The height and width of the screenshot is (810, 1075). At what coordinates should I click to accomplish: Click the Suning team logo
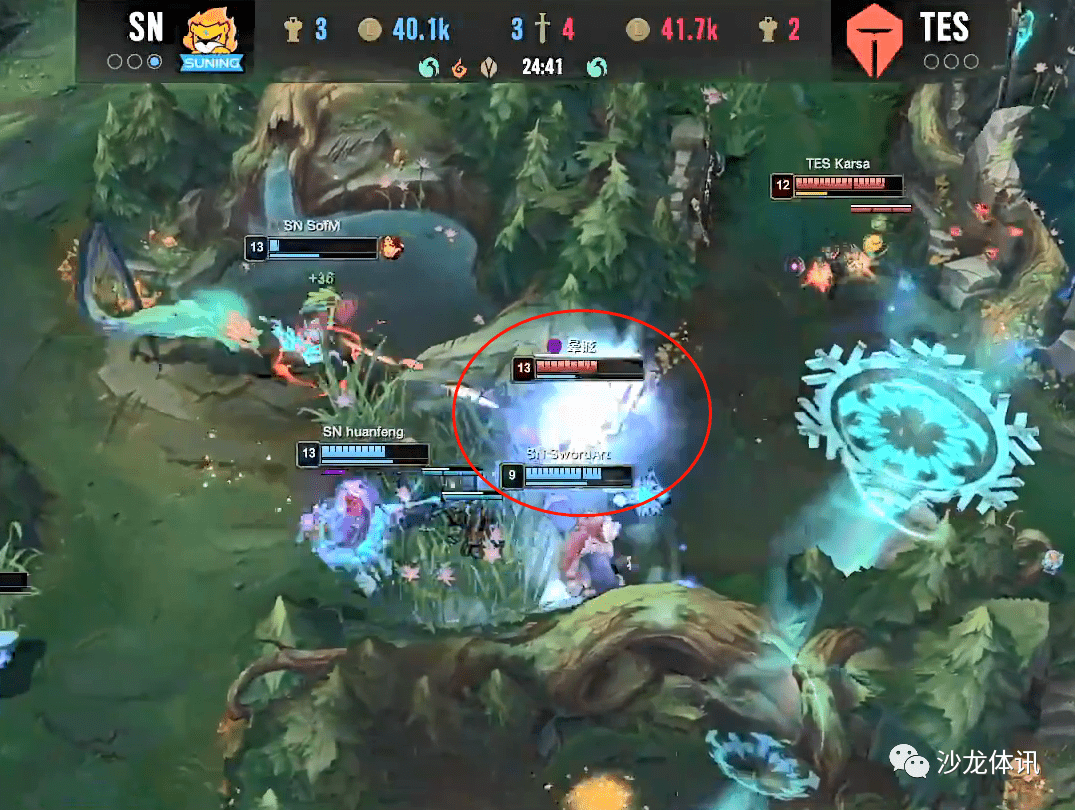pos(211,38)
